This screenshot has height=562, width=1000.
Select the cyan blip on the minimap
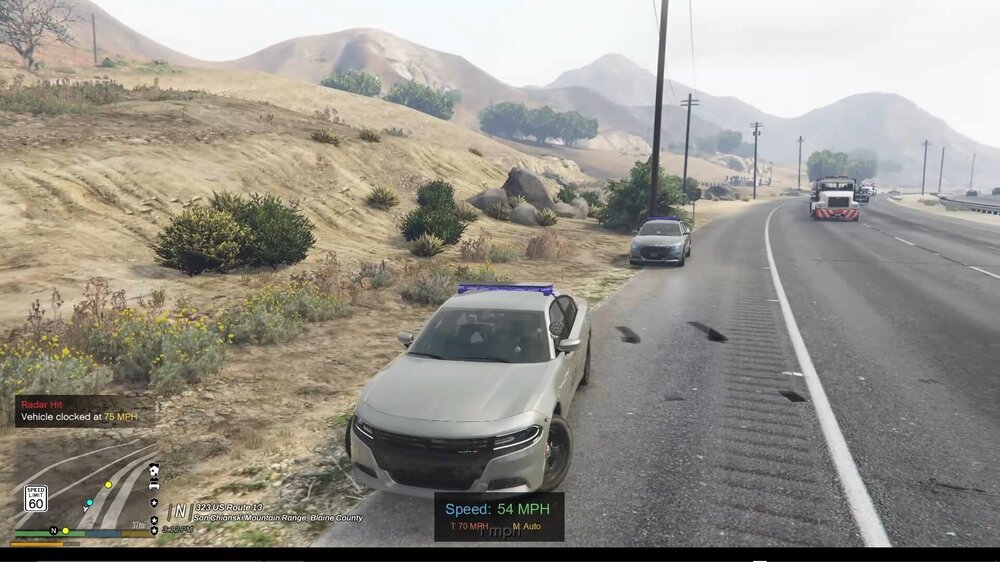(89, 503)
